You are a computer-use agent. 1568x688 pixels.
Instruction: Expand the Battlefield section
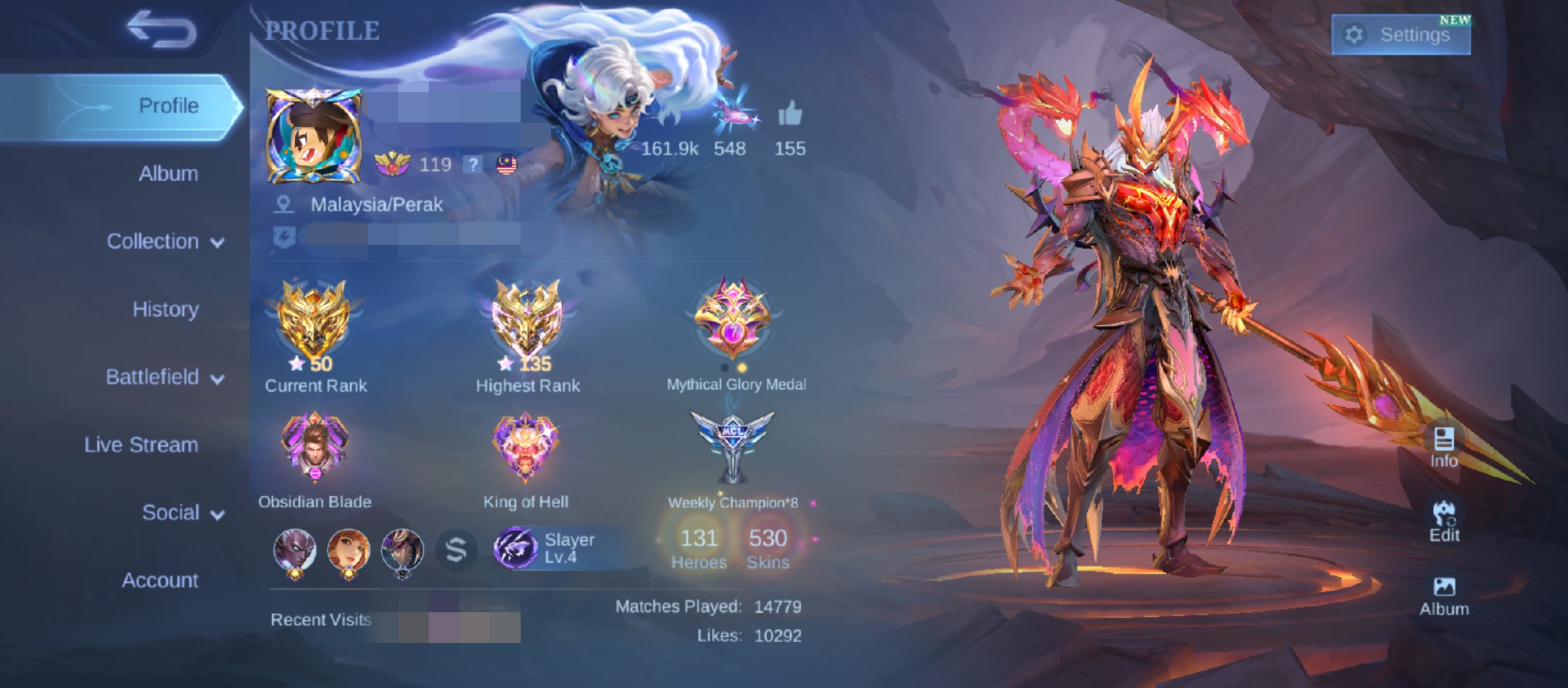click(153, 376)
